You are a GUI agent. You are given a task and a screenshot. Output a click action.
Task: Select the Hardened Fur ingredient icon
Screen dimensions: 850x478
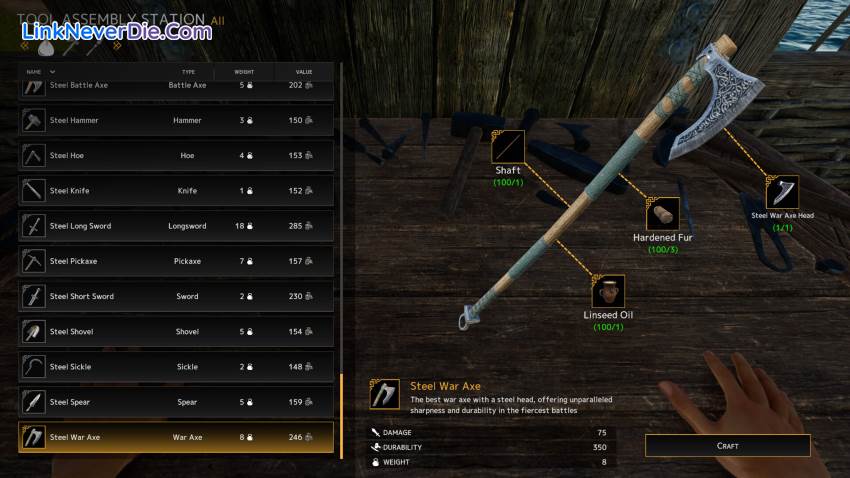(x=662, y=214)
